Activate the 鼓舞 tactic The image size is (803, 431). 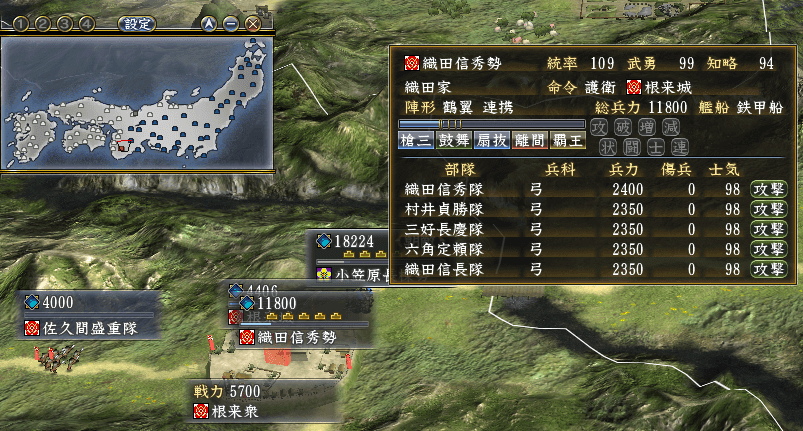click(x=453, y=142)
